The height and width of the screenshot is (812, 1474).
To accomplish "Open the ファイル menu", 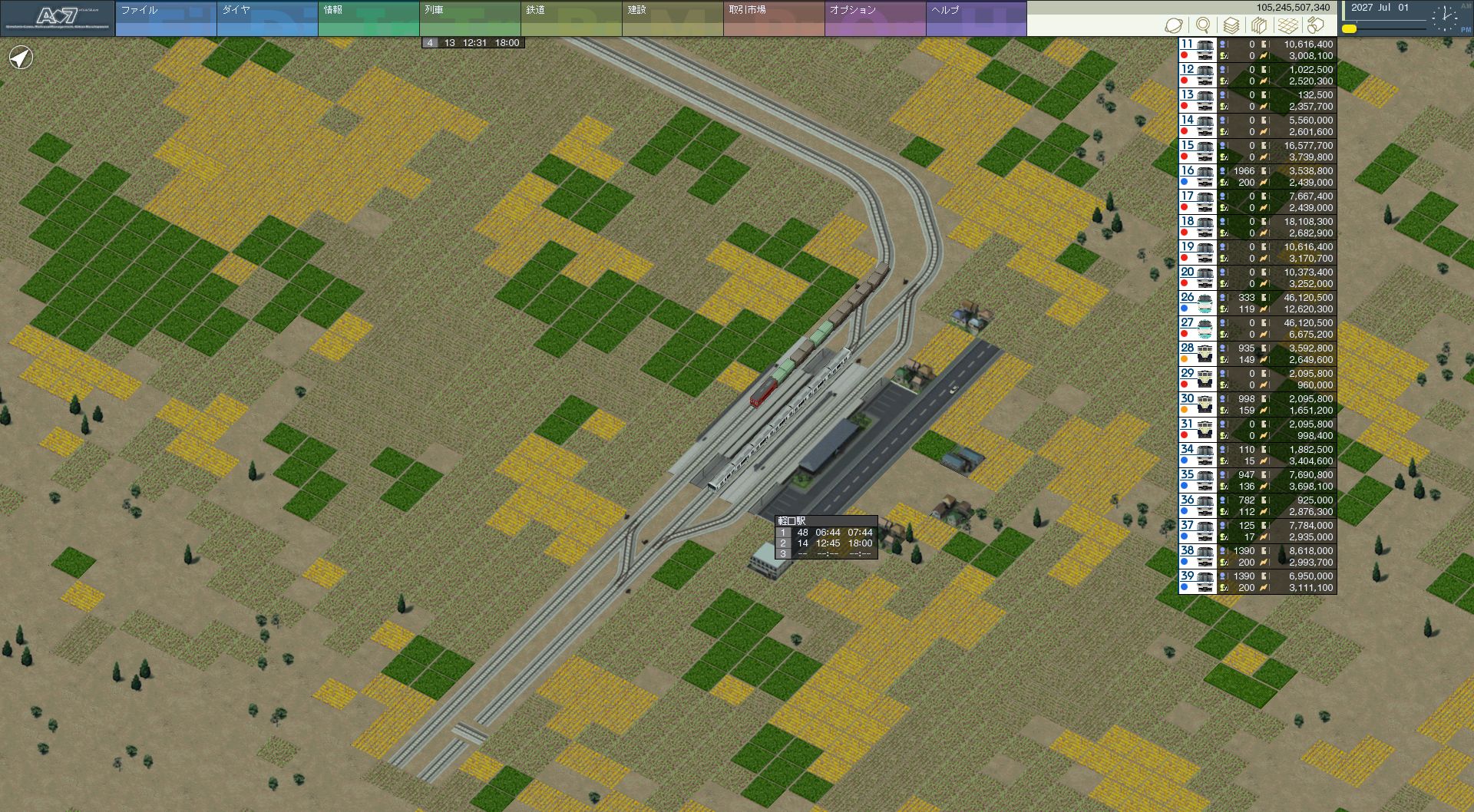I will point(165,18).
